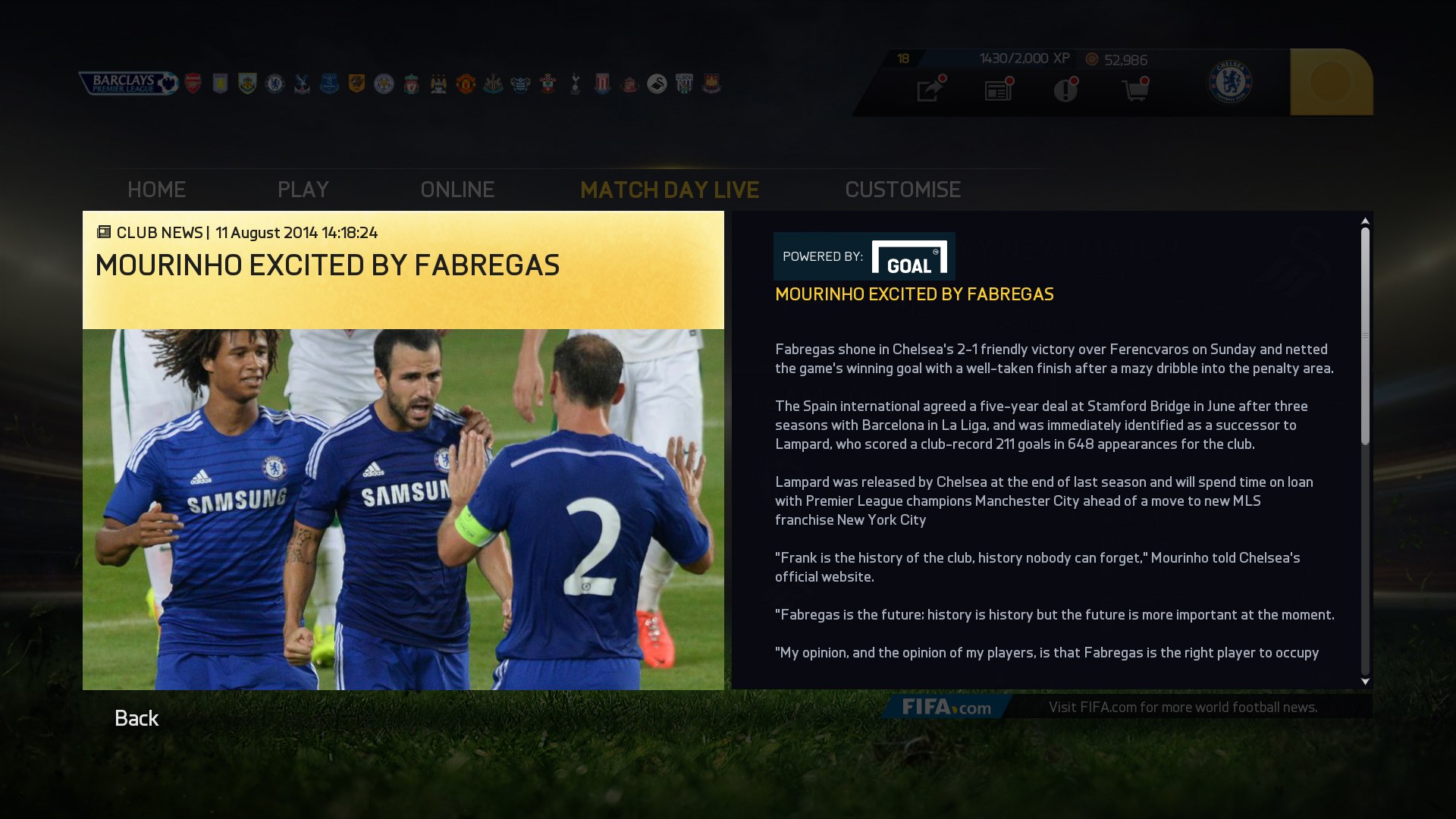Screen dimensions: 1456x819
Task: Open the EA Catalogue shopping cart icon
Action: (x=1135, y=91)
